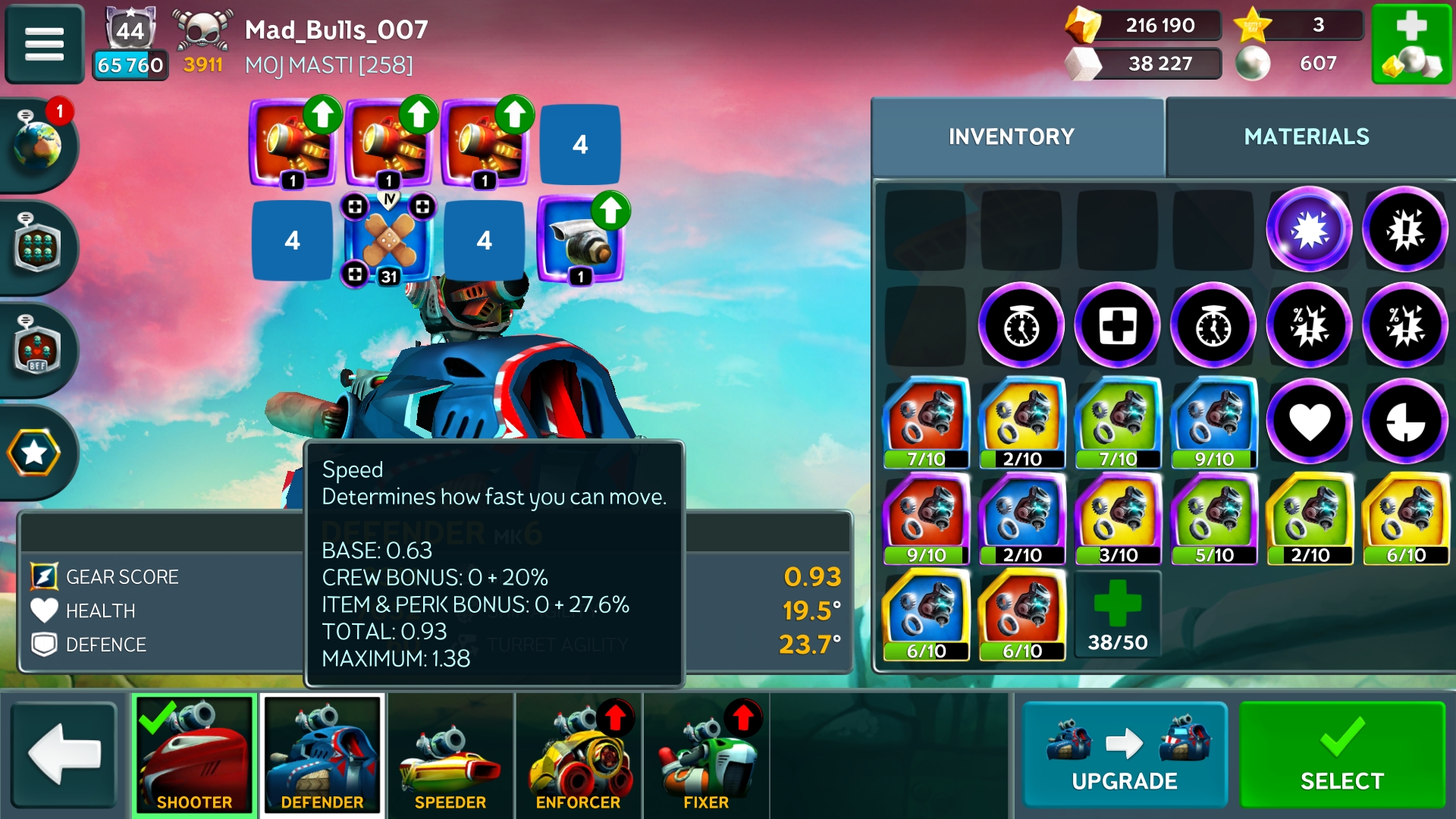1456x819 pixels.
Task: Open the globe chat button with notification
Action: pos(36,144)
